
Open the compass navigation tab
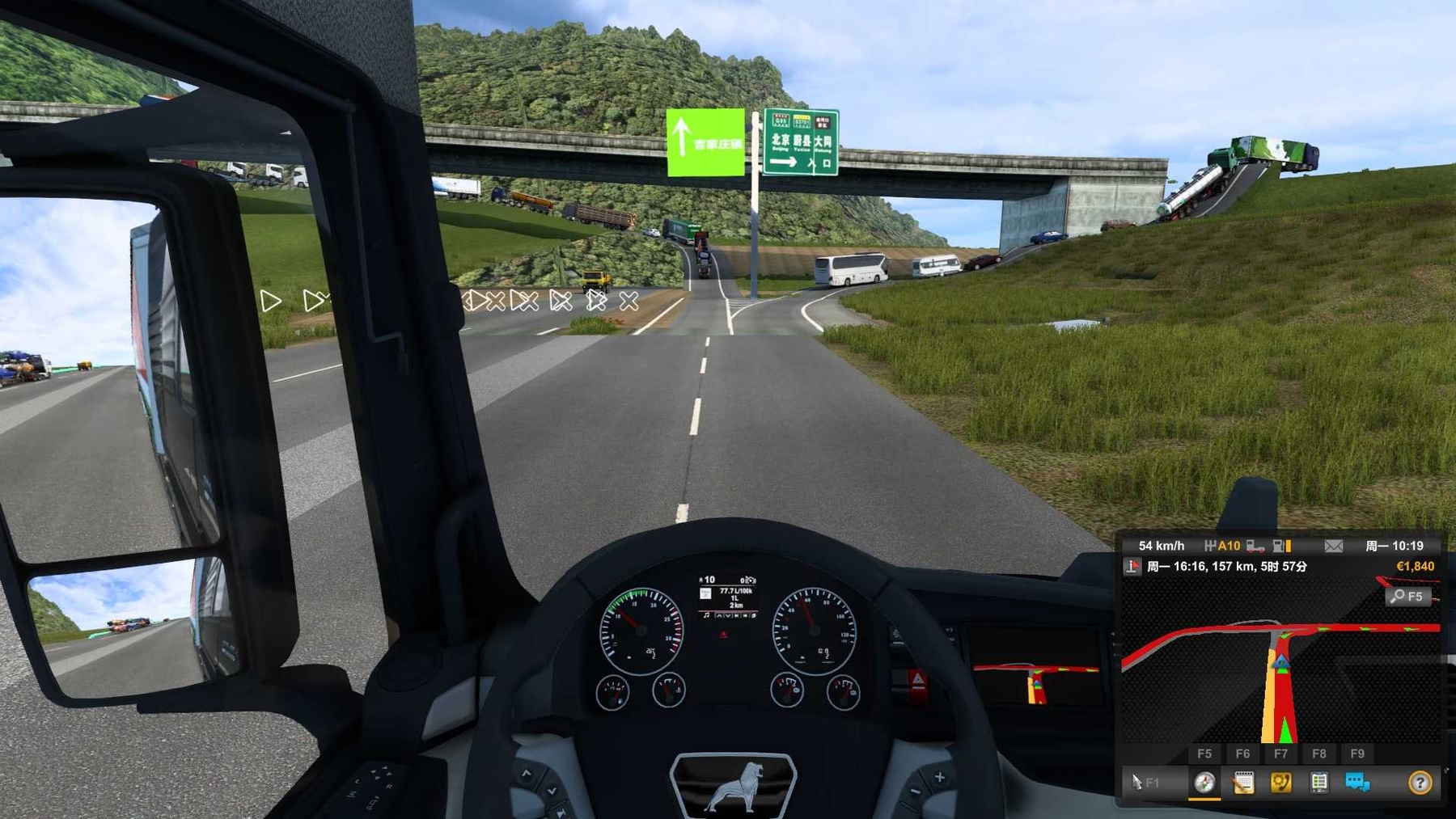pyautogui.click(x=1204, y=782)
